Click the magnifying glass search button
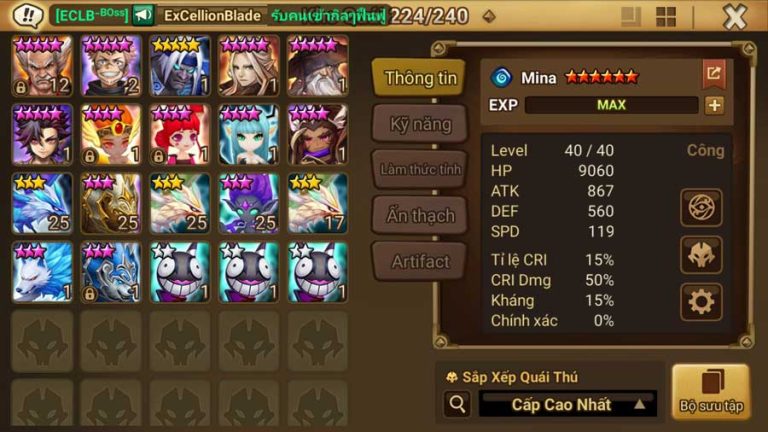 click(x=457, y=404)
